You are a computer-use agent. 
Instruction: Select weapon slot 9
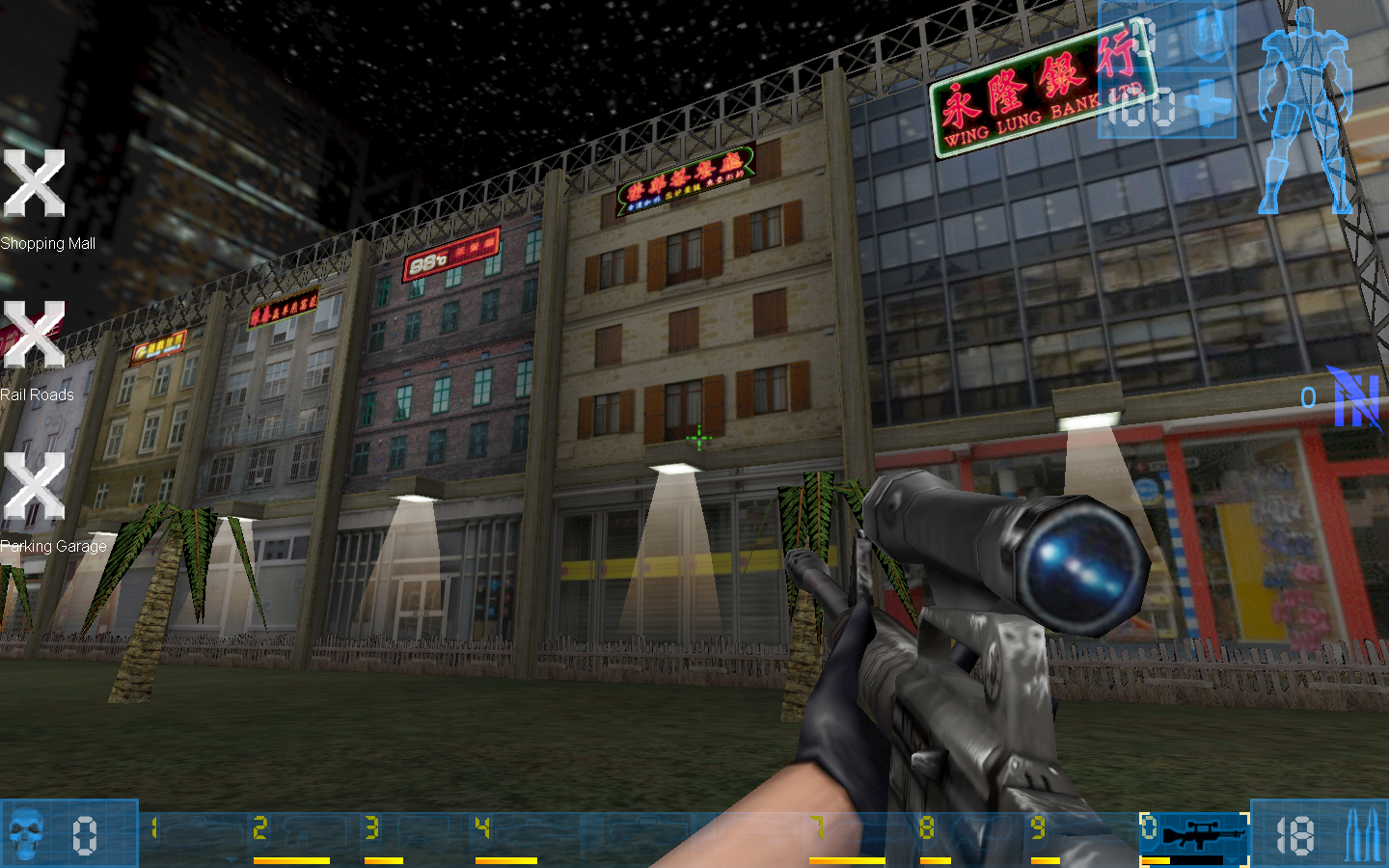tap(1039, 827)
